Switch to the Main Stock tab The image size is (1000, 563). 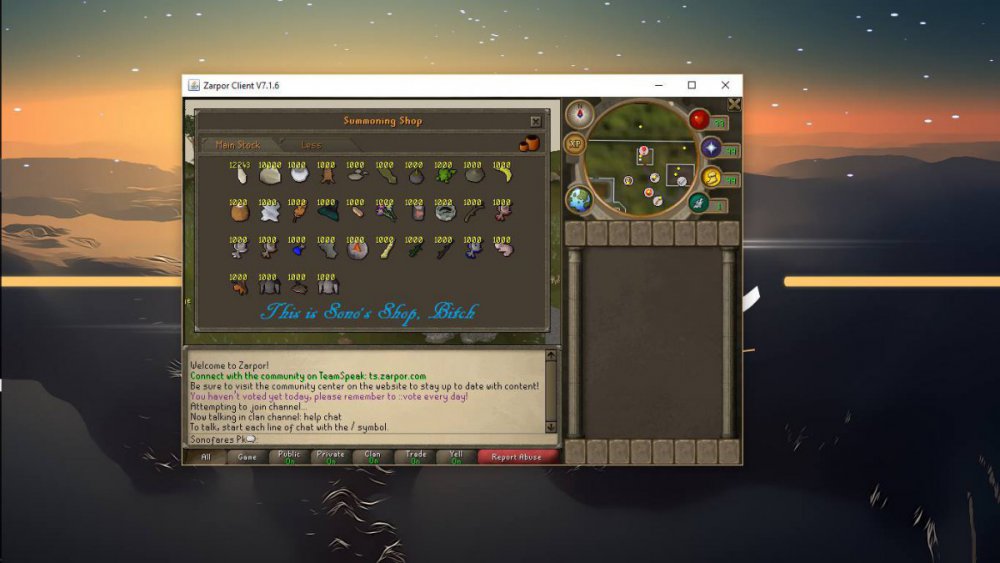(x=238, y=145)
